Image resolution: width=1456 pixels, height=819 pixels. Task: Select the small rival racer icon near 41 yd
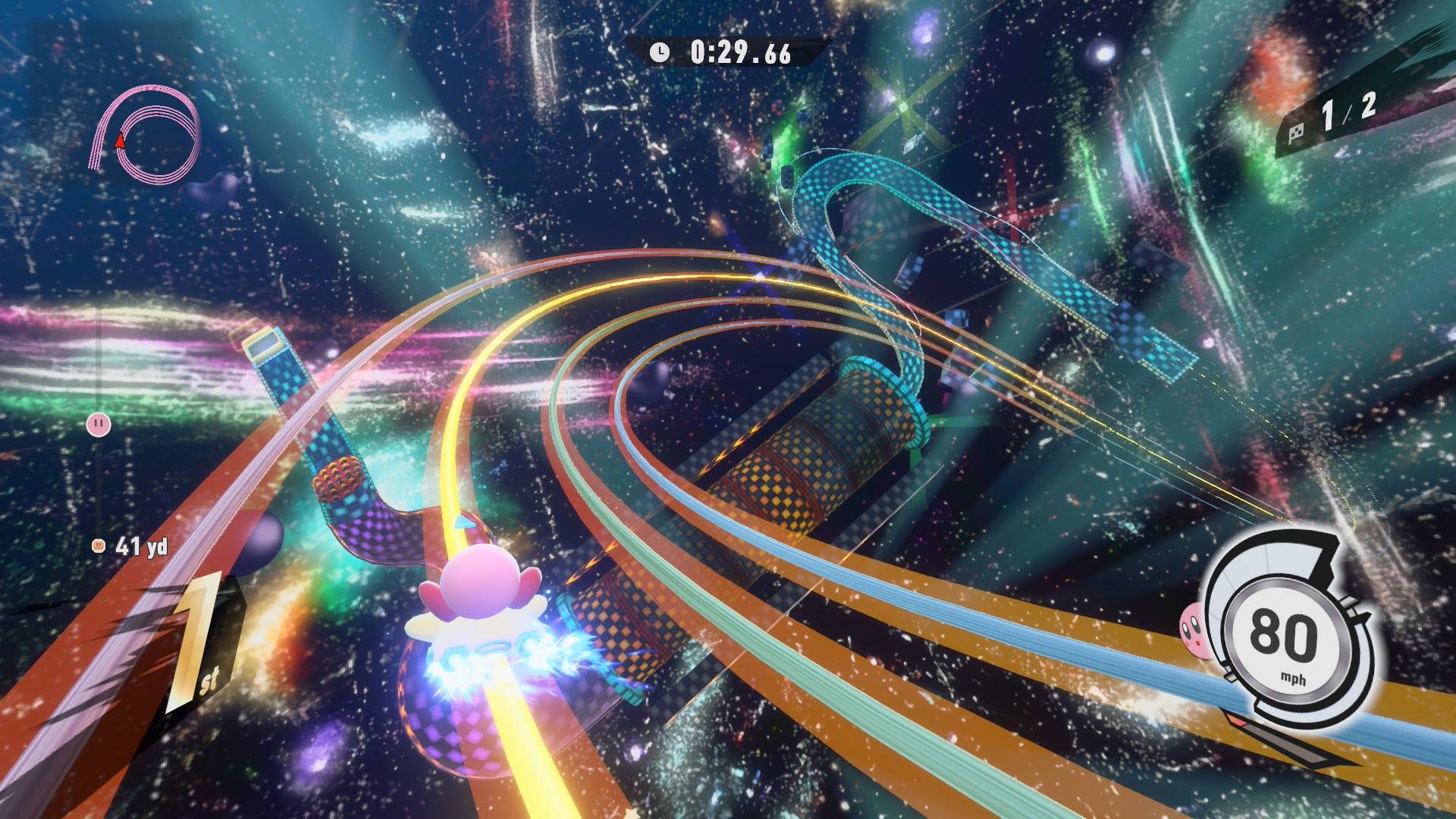click(x=98, y=545)
